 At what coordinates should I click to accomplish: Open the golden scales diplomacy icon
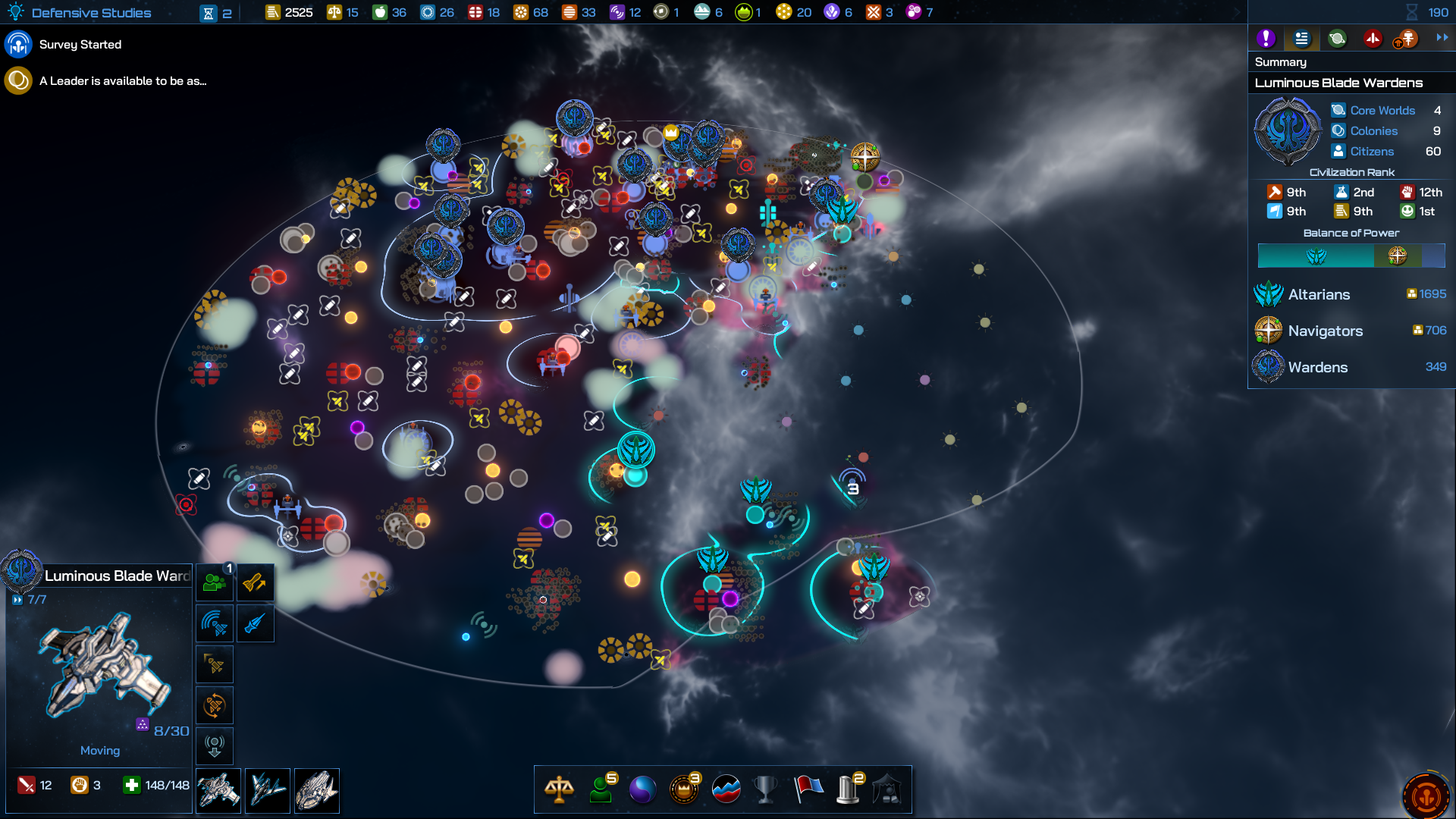559,789
